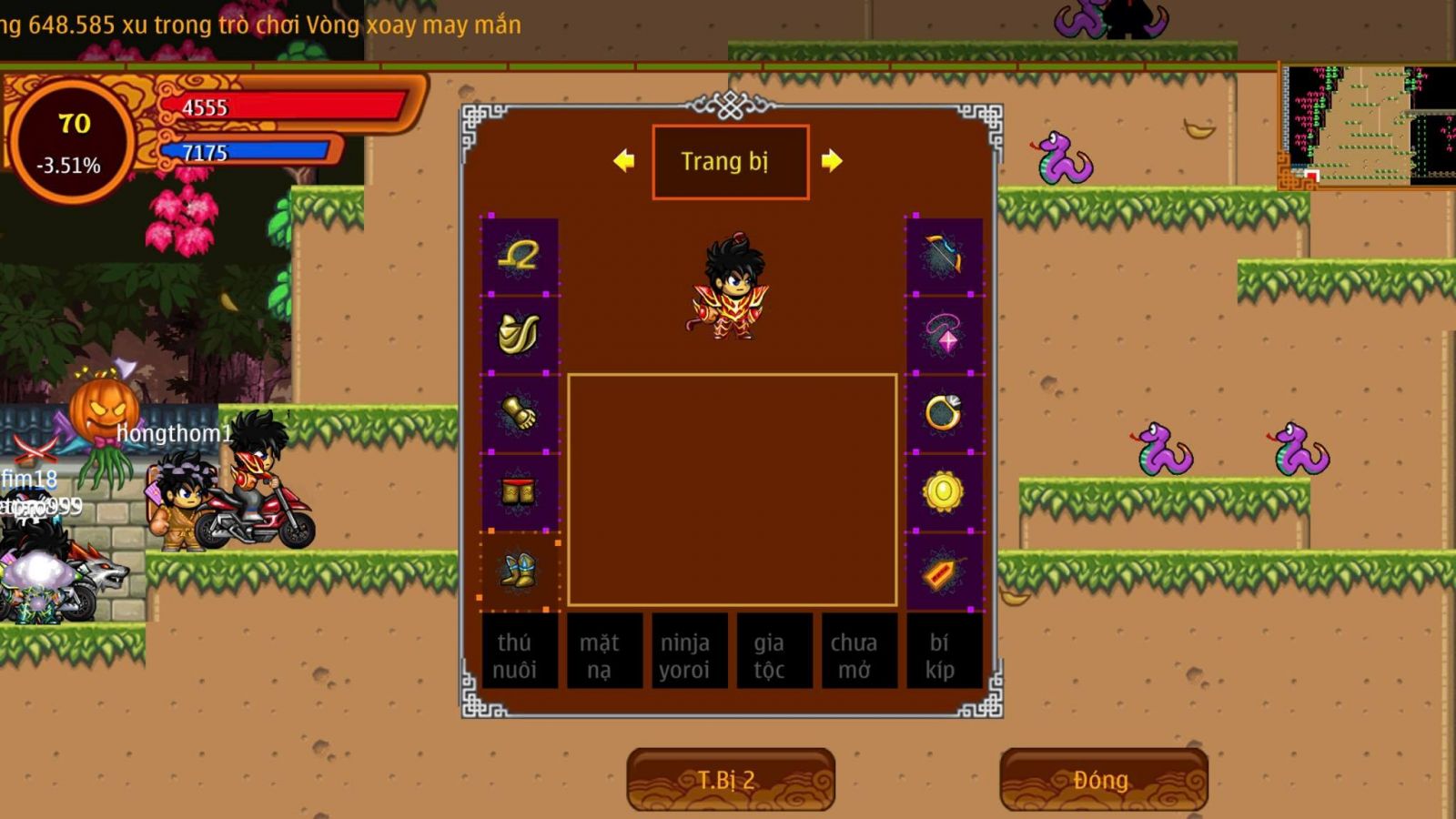Screen dimensions: 1456x819
Task: Select the gold ring equipment slot
Action: point(944,413)
